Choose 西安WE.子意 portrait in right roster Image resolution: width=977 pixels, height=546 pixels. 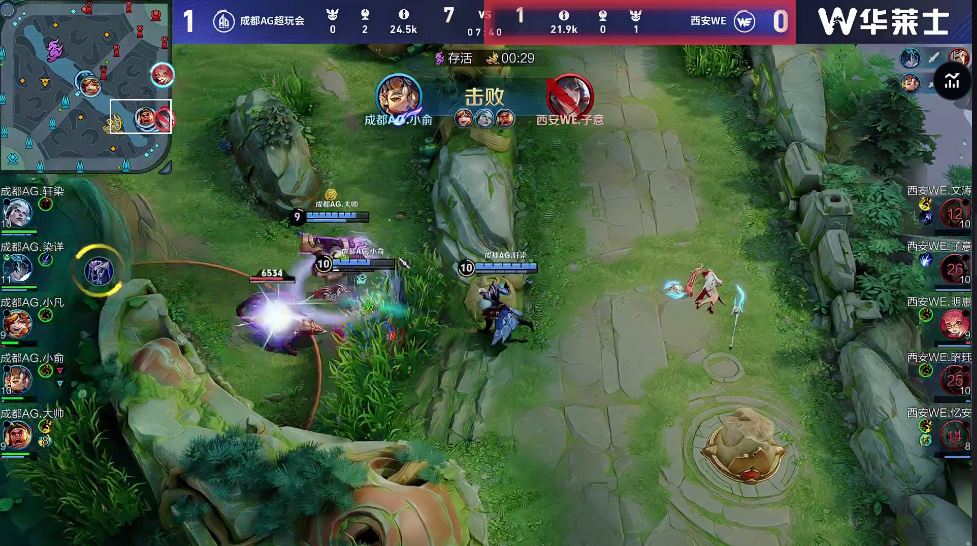point(955,268)
